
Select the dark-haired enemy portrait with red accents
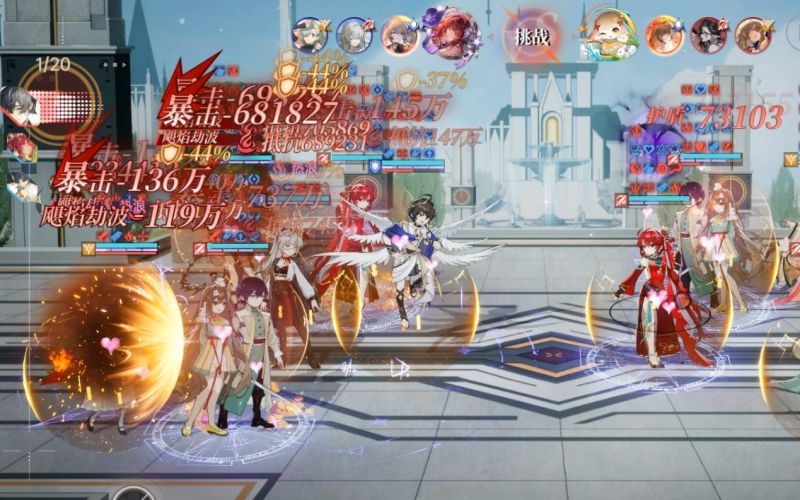tap(708, 35)
